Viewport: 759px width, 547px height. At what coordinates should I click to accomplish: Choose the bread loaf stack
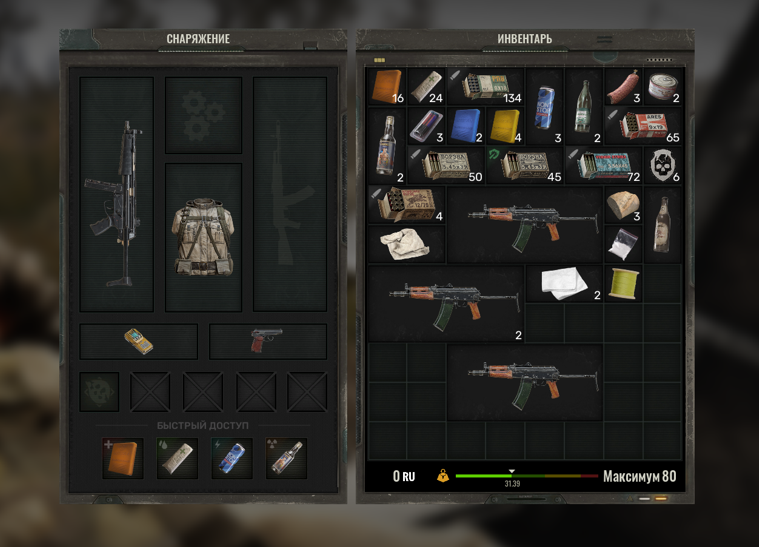coord(622,204)
